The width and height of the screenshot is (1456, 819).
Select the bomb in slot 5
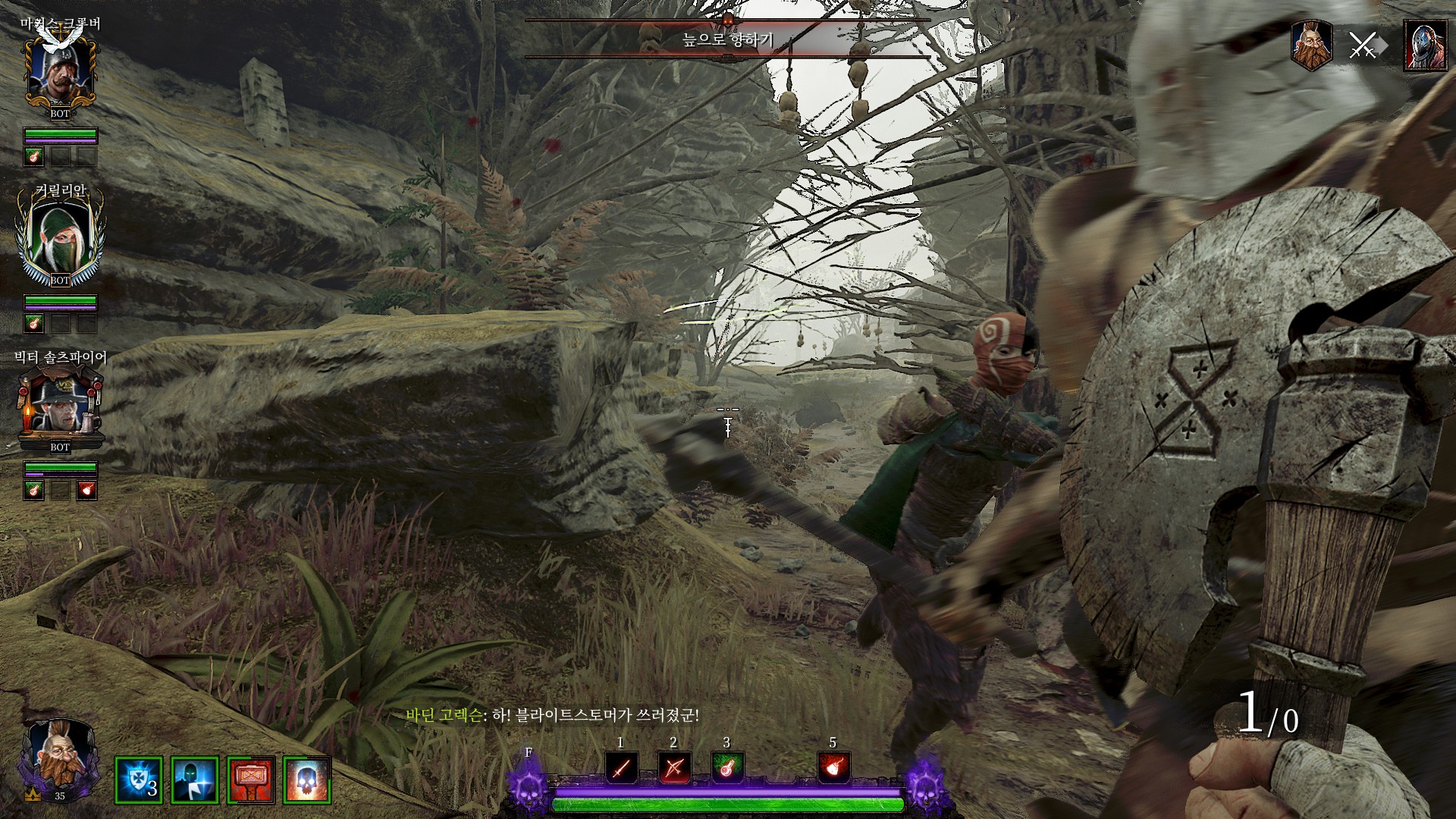tap(833, 769)
